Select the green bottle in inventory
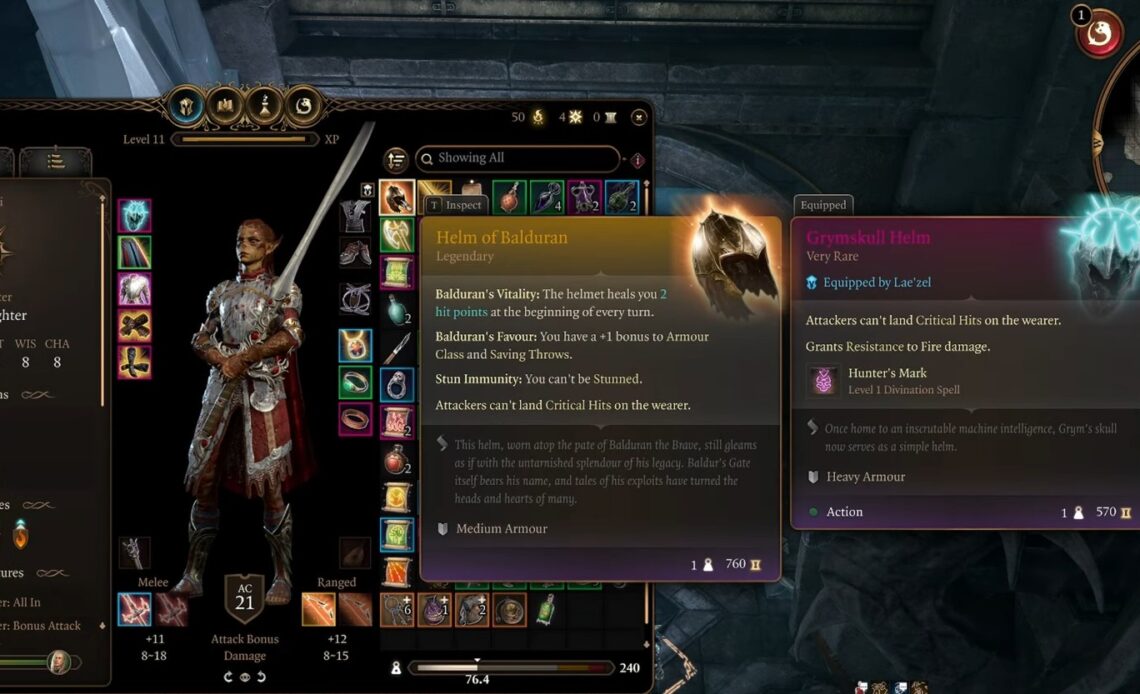Image resolution: width=1140 pixels, height=694 pixels. click(x=546, y=609)
